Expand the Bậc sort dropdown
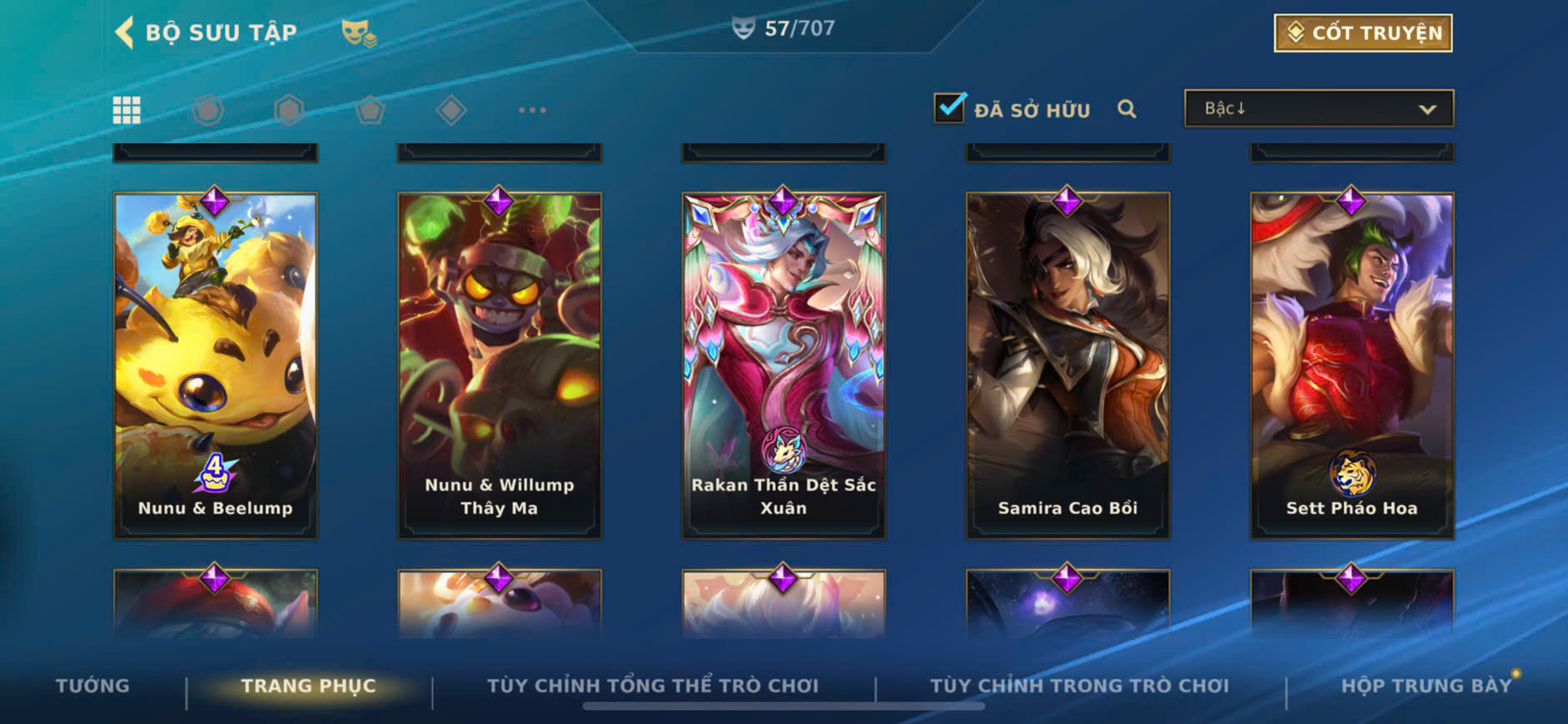 [1319, 109]
